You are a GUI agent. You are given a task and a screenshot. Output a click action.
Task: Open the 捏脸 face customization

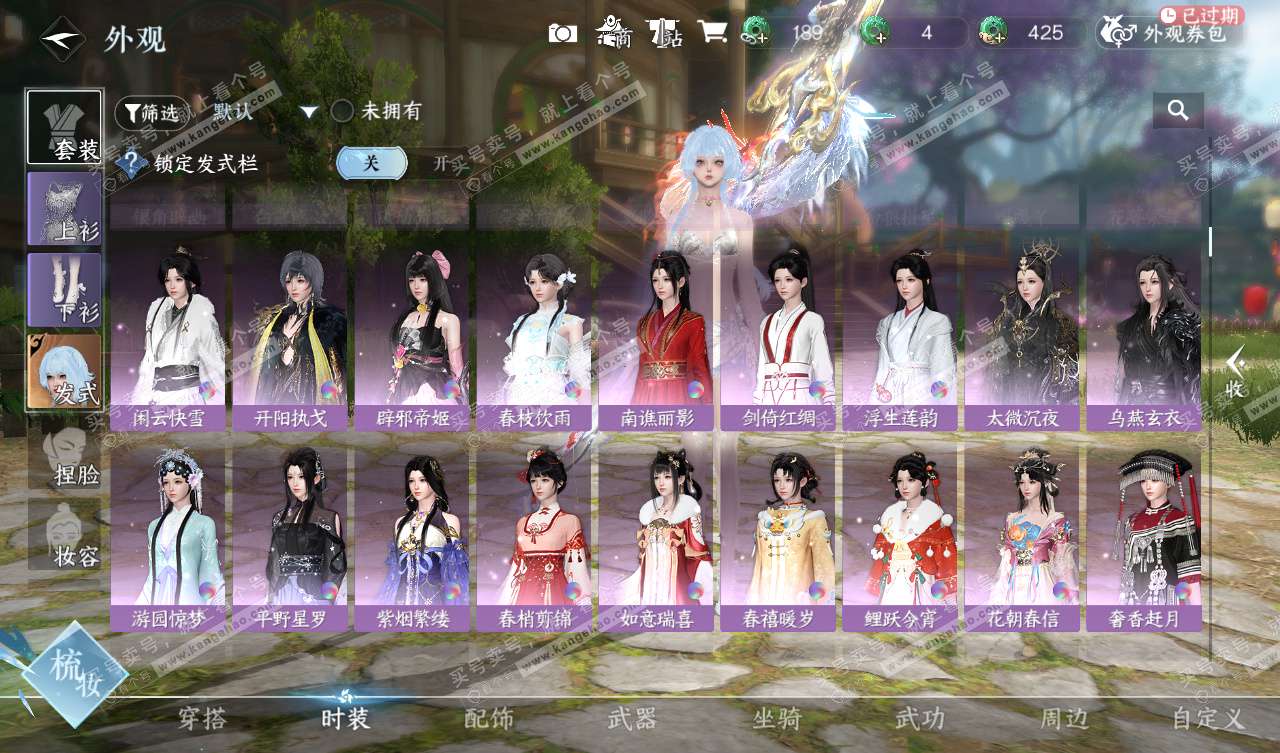coord(65,455)
